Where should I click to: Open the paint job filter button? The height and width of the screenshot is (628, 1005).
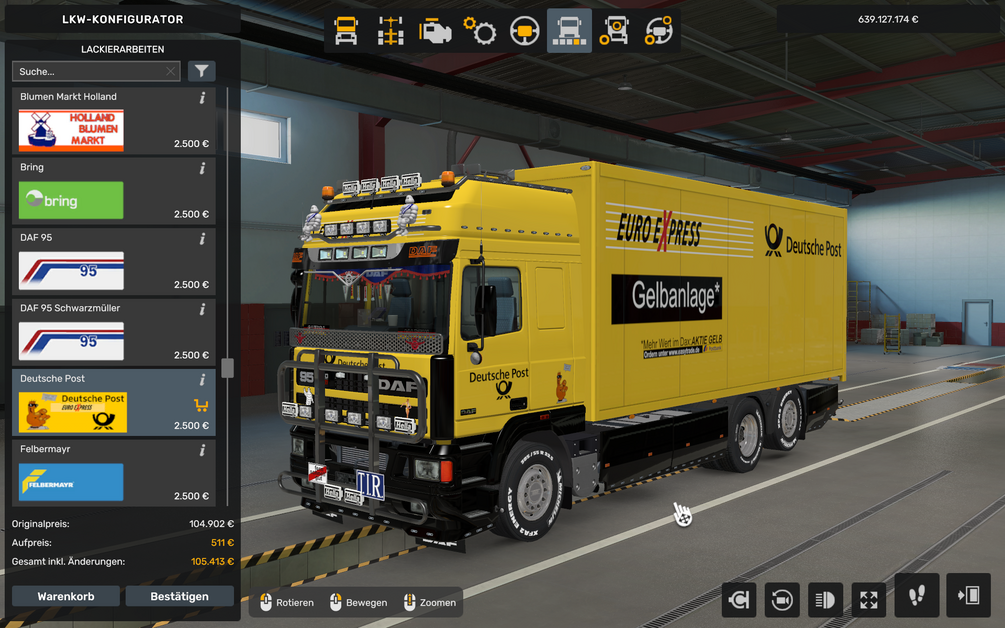202,72
